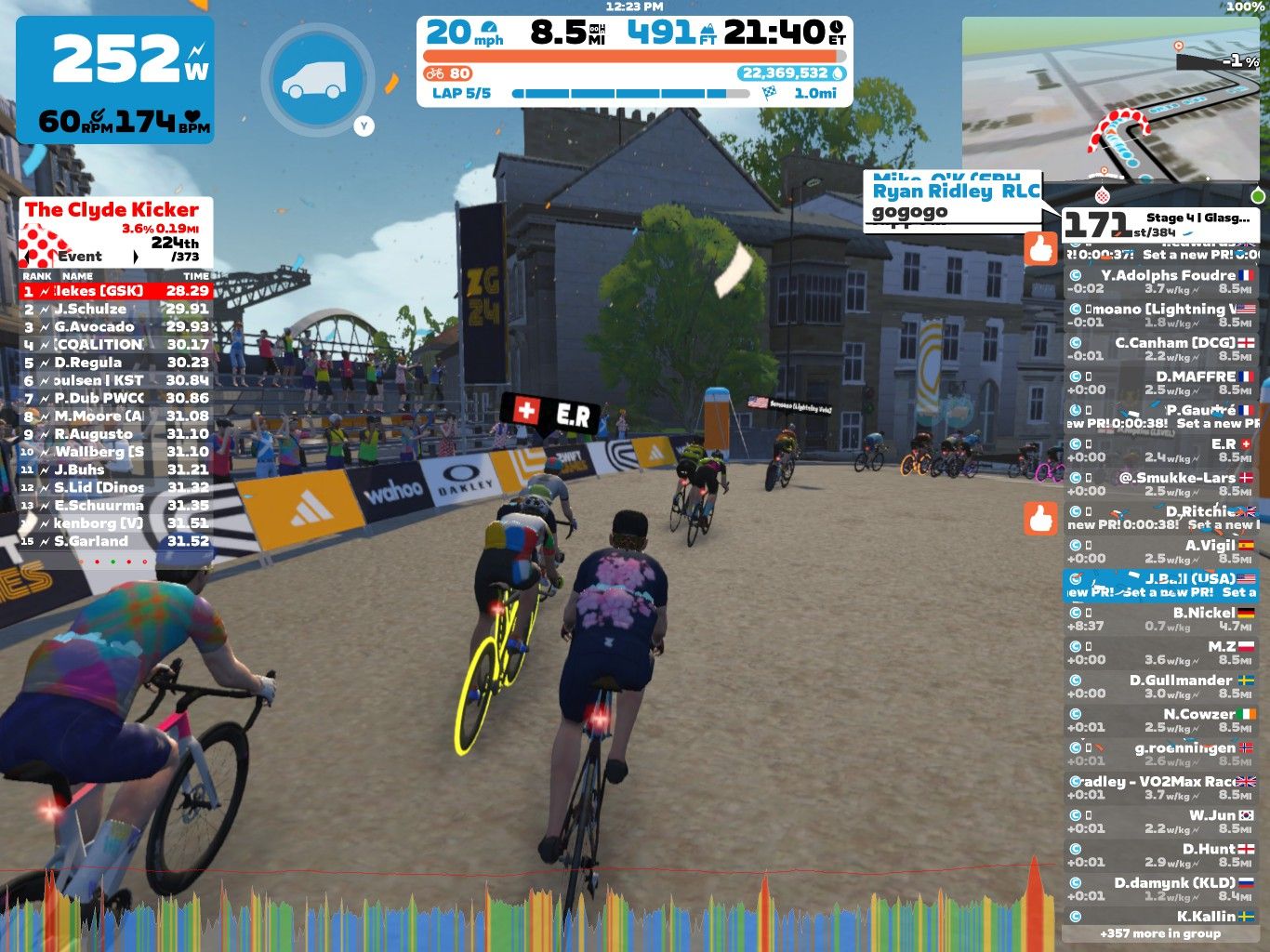Give a Ride On with the upper thumbs-up icon
Screen dimensions: 1270x952
[x=1041, y=249]
